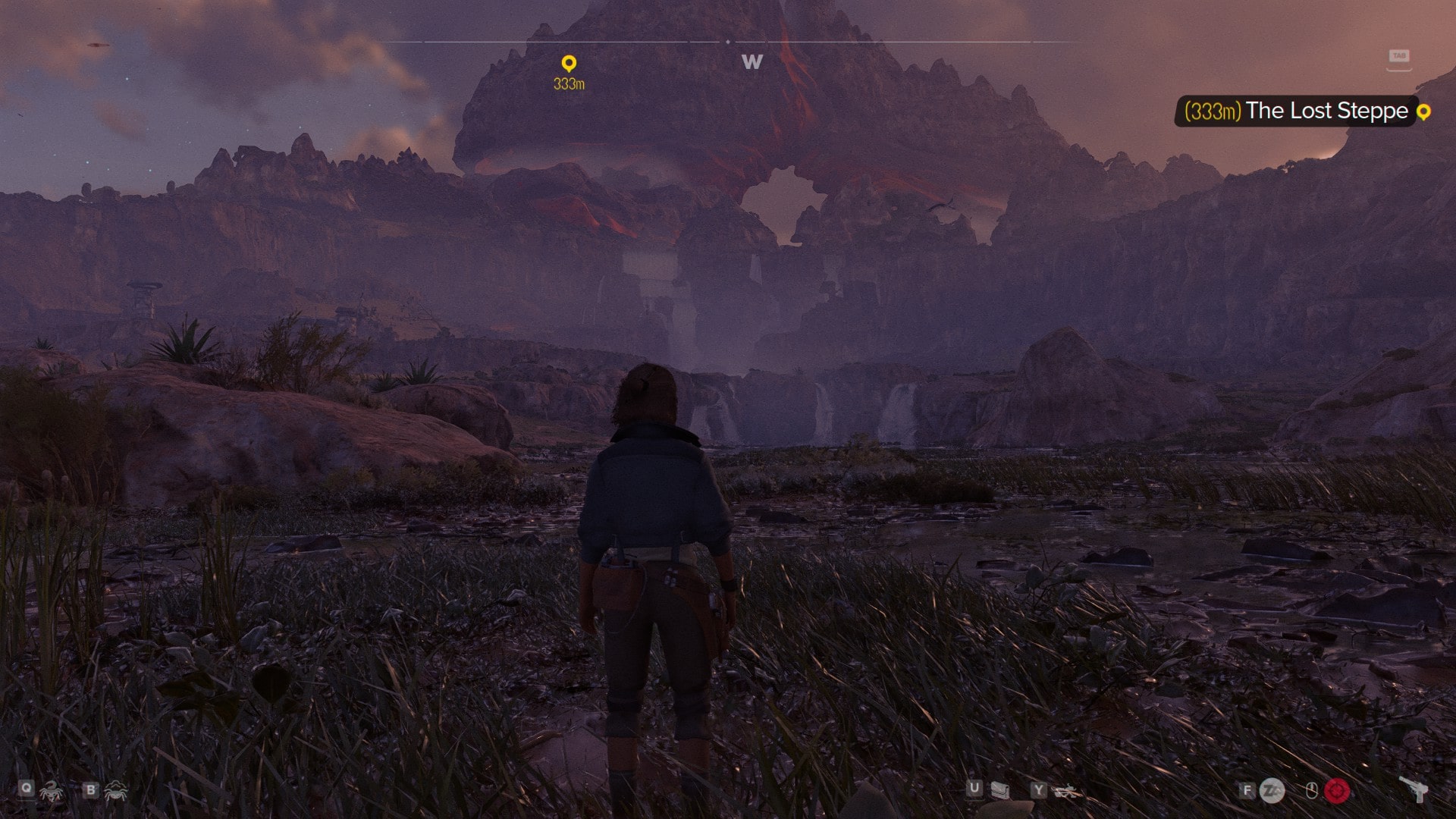Activate the red crosshair ability icon
This screenshot has height=819, width=1456.
coord(1337,791)
